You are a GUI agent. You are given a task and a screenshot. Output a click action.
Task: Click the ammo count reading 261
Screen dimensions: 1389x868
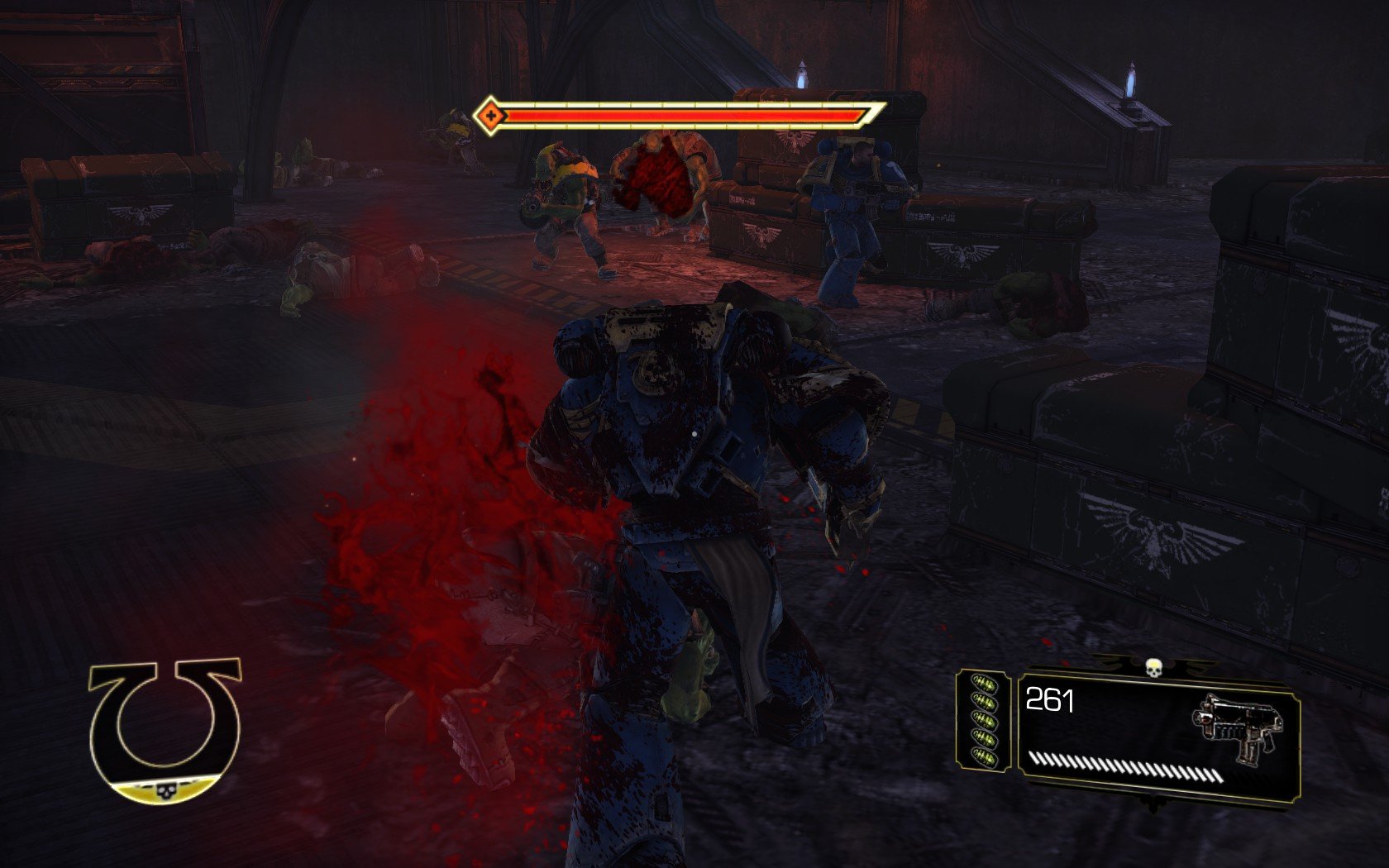point(1050,699)
